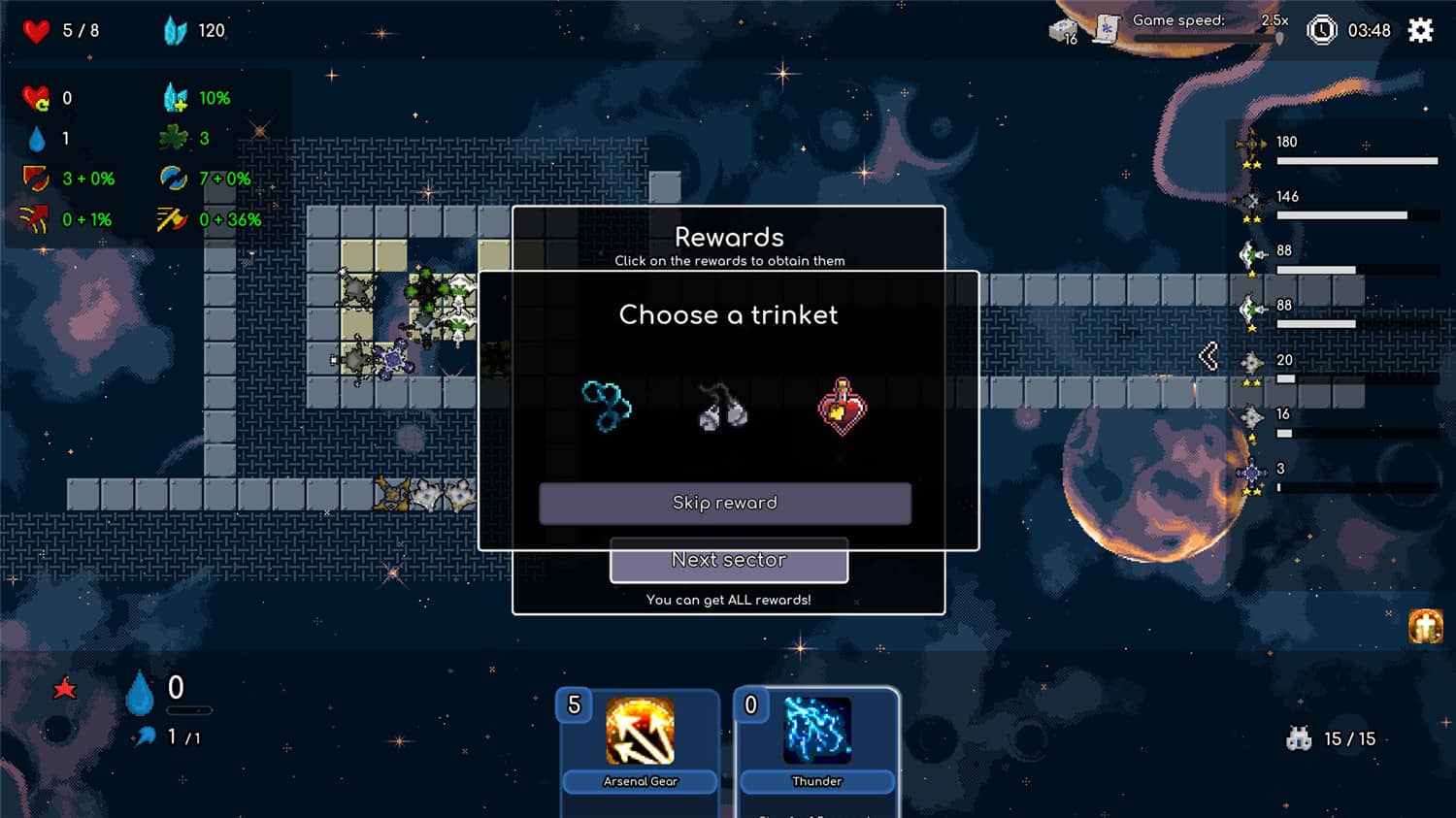Click the golden chest icon on right edge
1456x818 pixels.
pos(1427,626)
